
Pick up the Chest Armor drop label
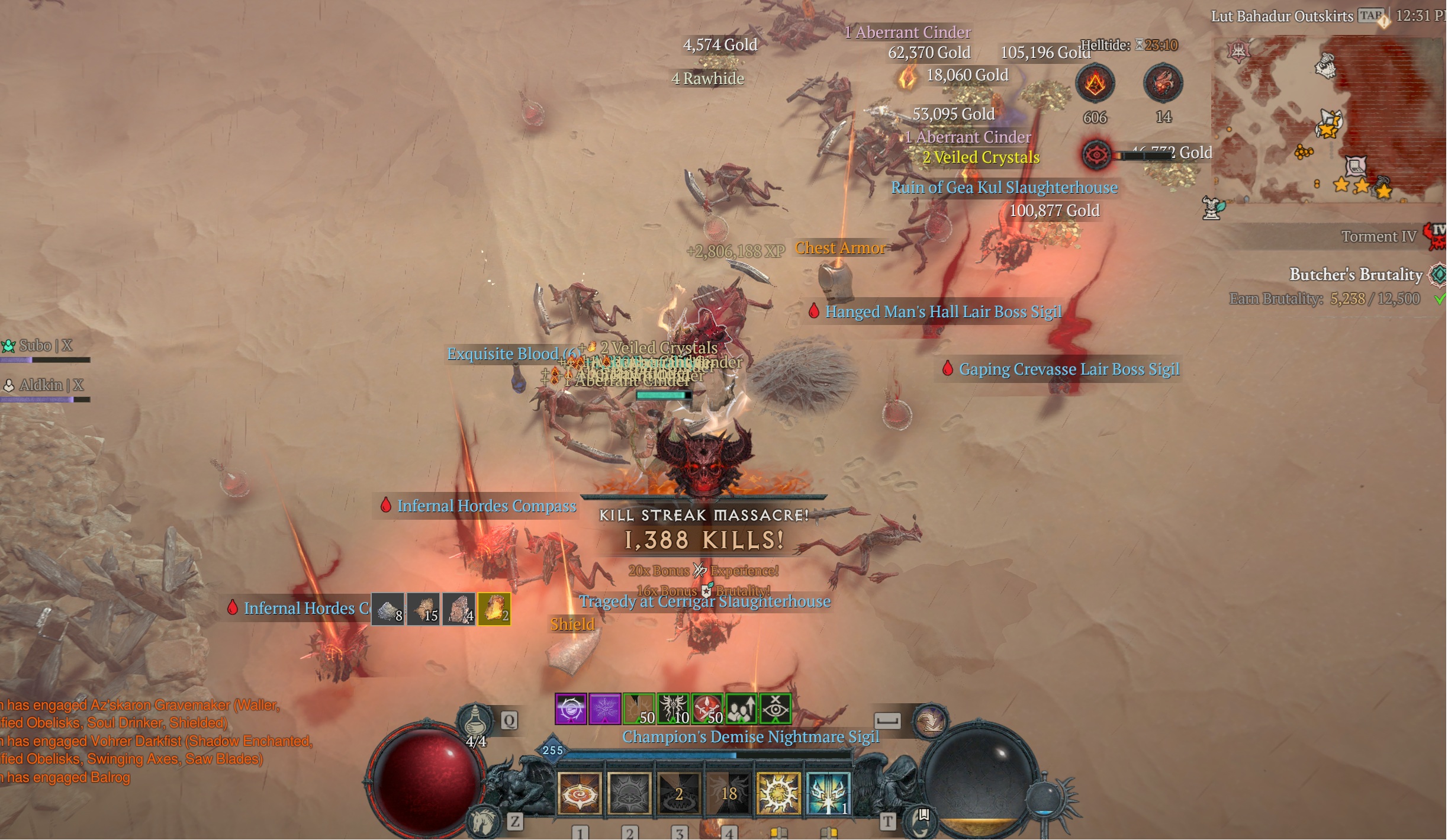839,248
